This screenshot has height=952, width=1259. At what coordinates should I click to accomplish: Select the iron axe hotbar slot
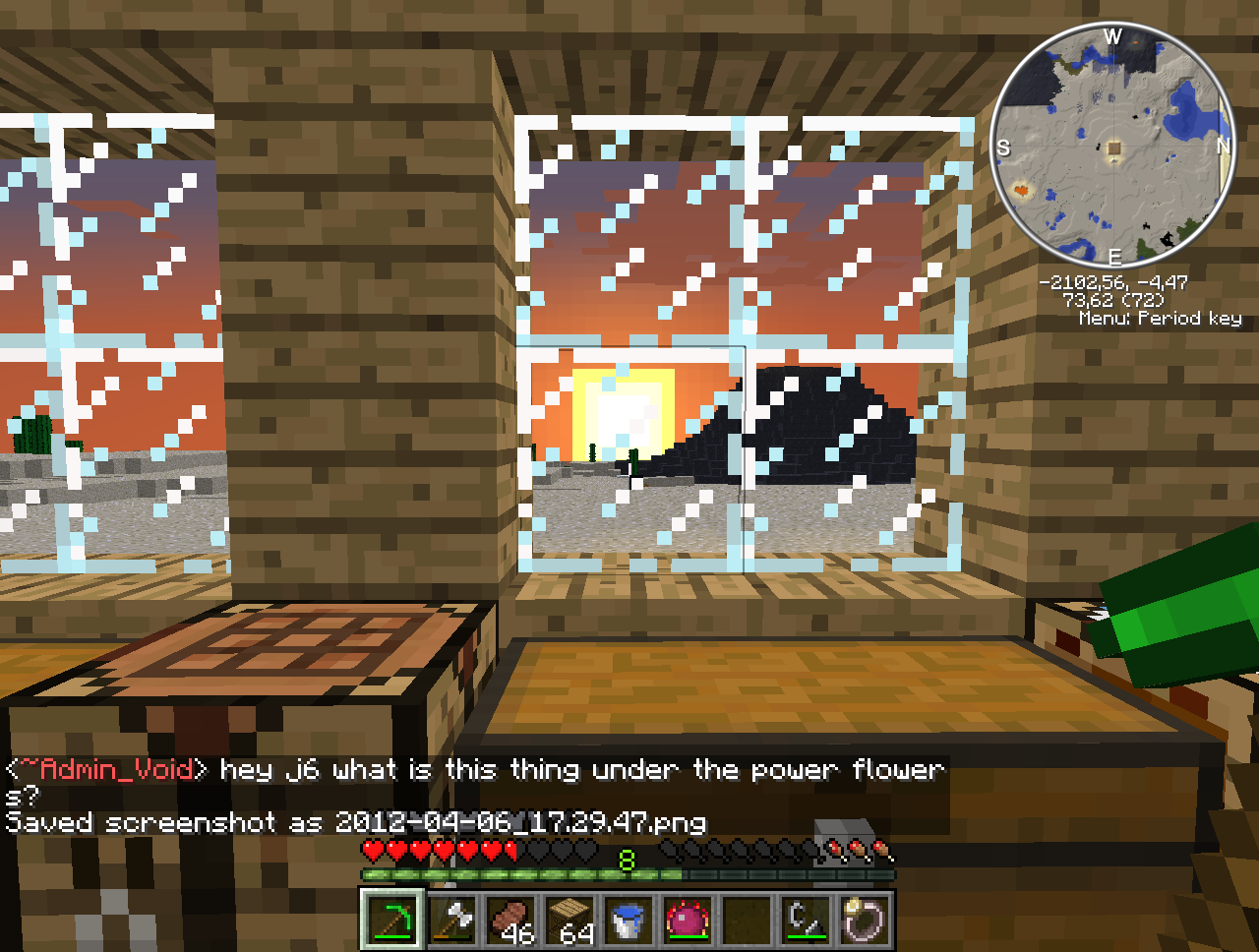(x=452, y=921)
